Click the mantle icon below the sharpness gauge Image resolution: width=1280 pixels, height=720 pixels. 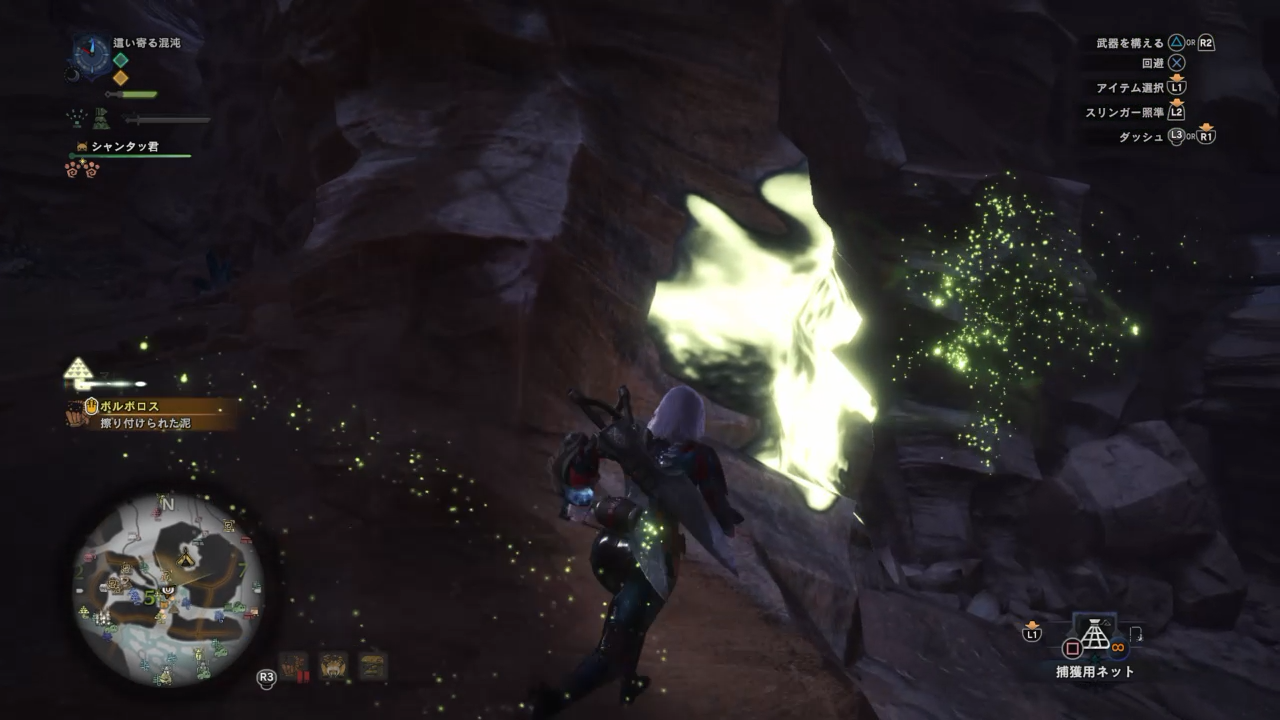click(101, 119)
